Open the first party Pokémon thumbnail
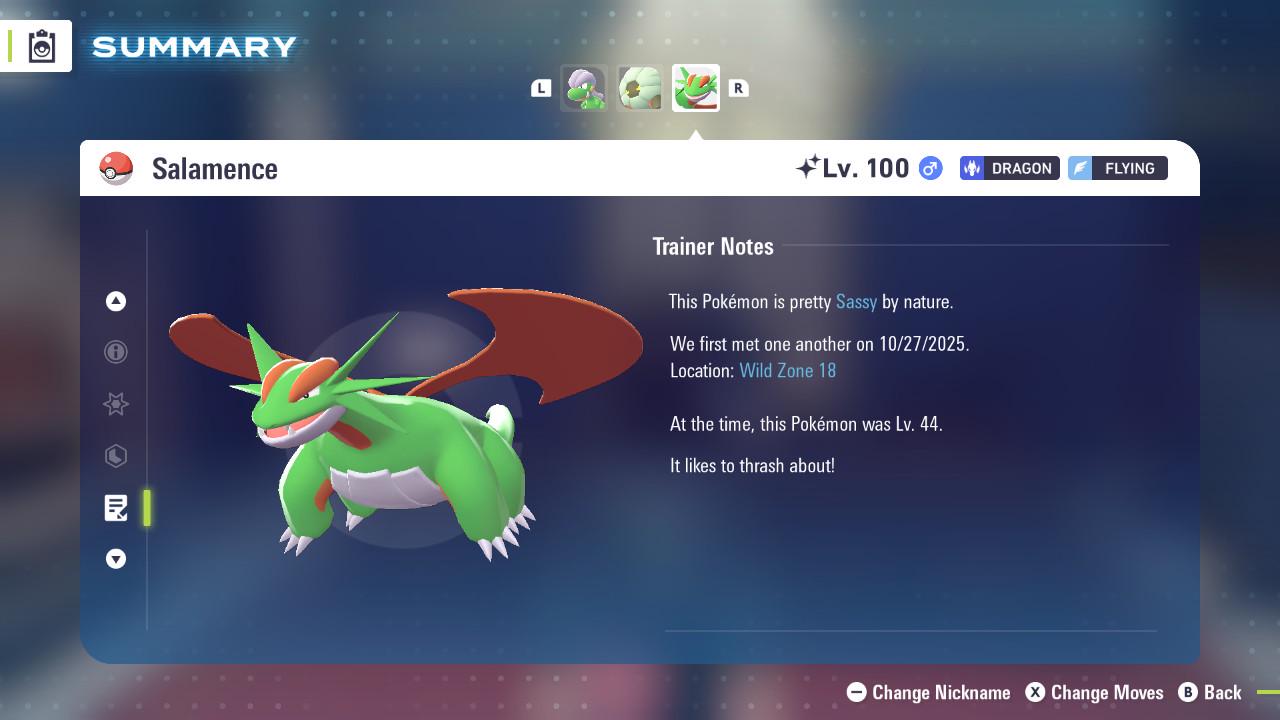The height and width of the screenshot is (720, 1280). tap(584, 88)
